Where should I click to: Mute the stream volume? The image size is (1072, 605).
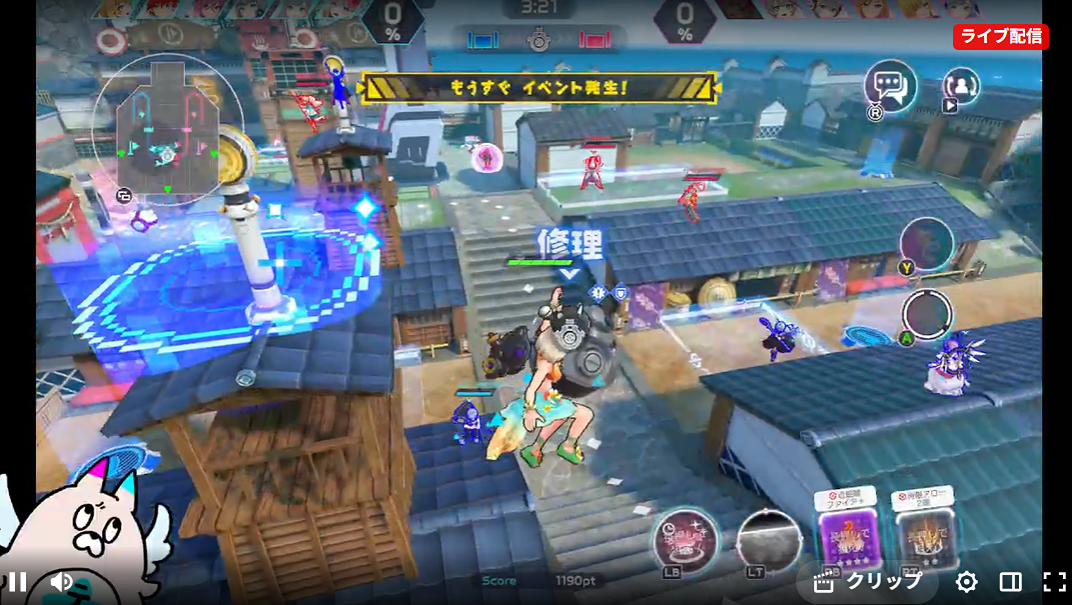61,582
